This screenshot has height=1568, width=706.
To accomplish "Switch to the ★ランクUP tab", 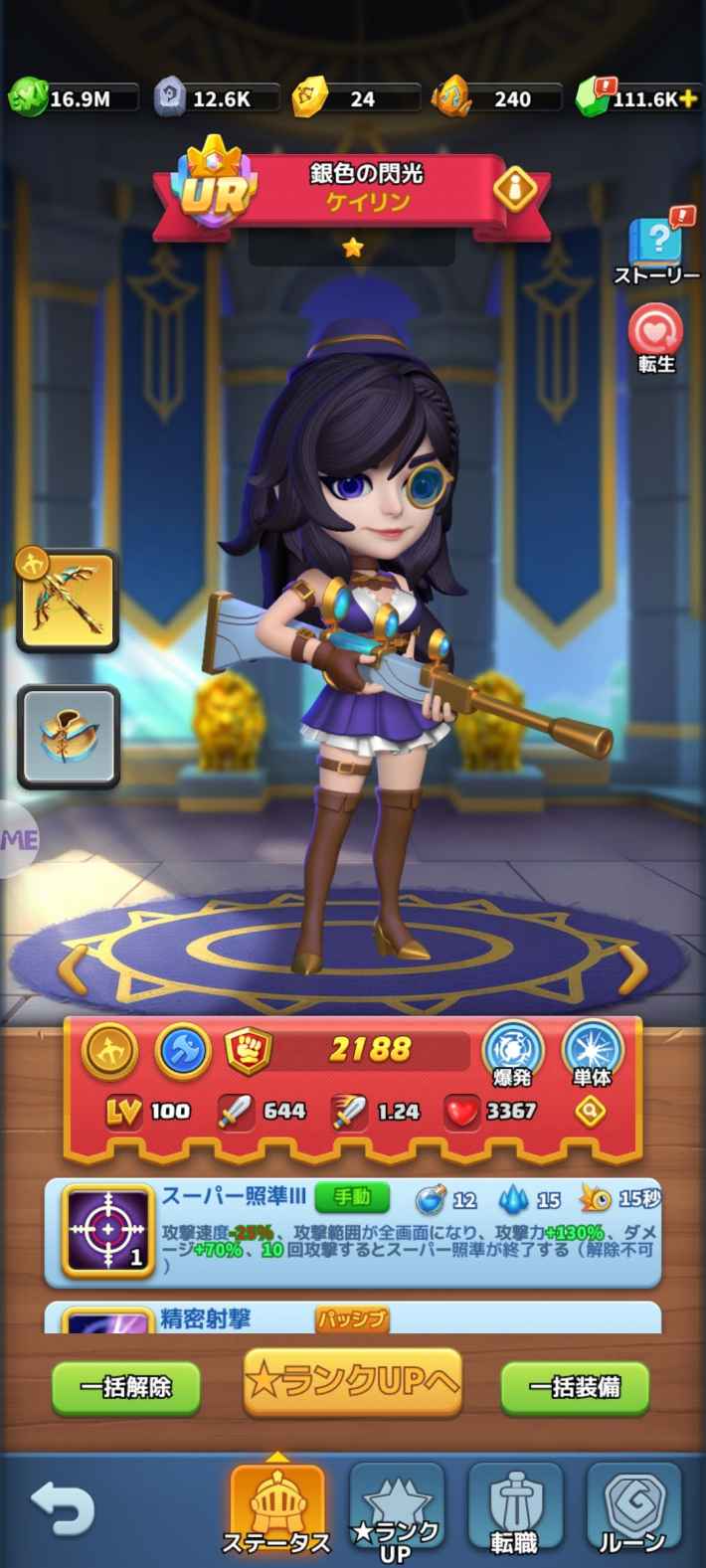I will [x=396, y=1511].
